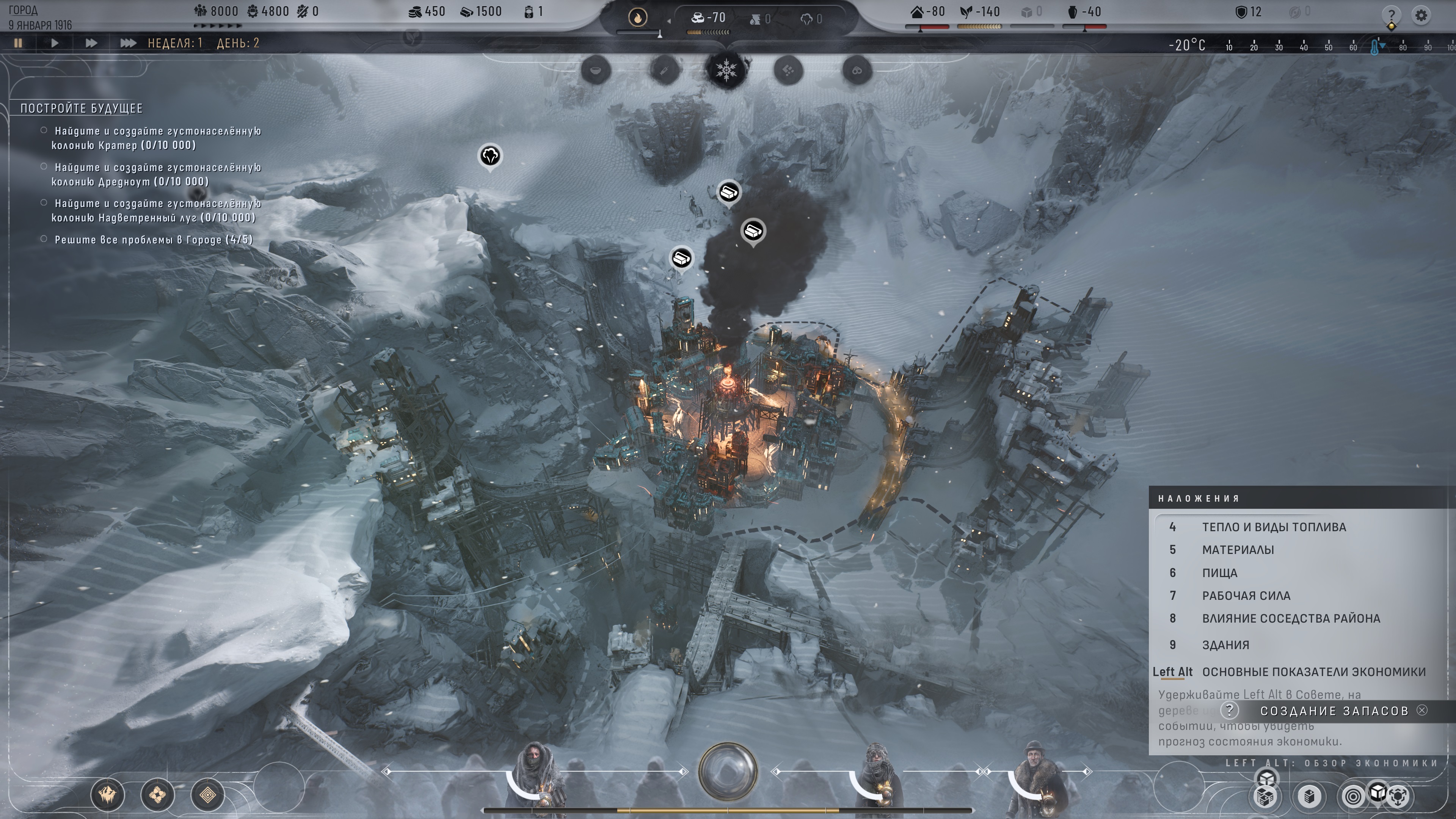Open the question mark help icon

click(x=1392, y=15)
